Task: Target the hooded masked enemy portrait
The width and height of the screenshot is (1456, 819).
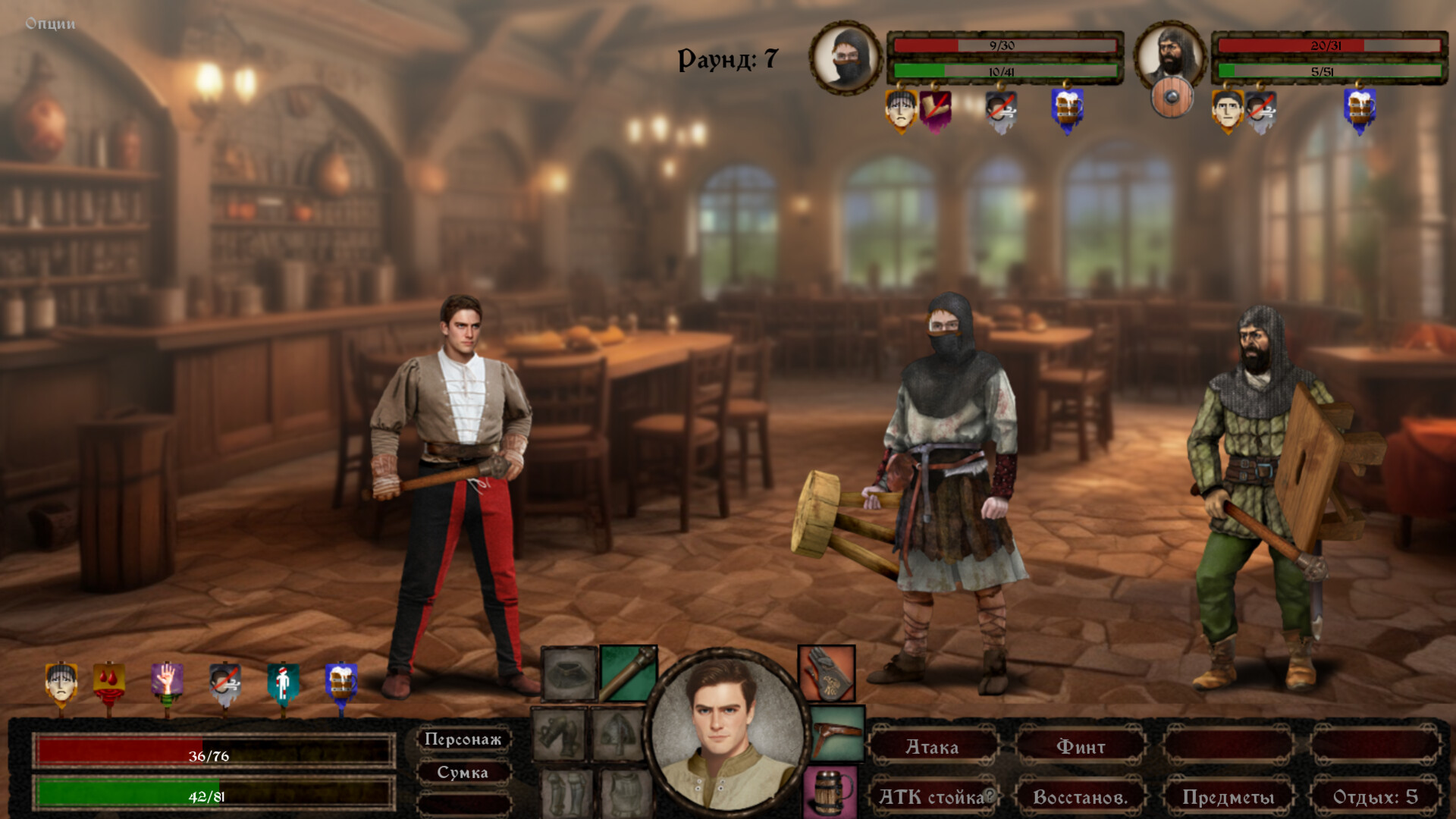Action: click(846, 58)
